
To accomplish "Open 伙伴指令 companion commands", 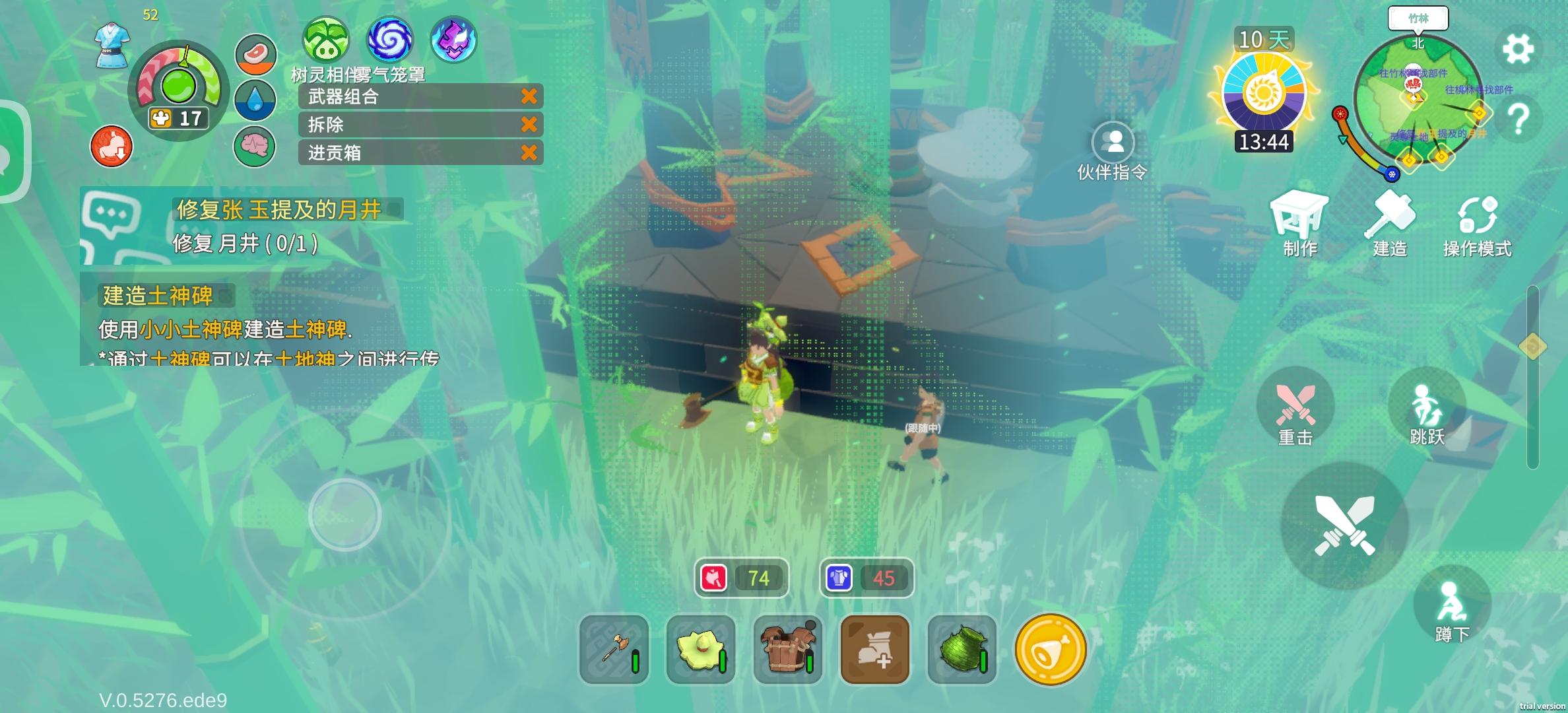I will 1113,149.
